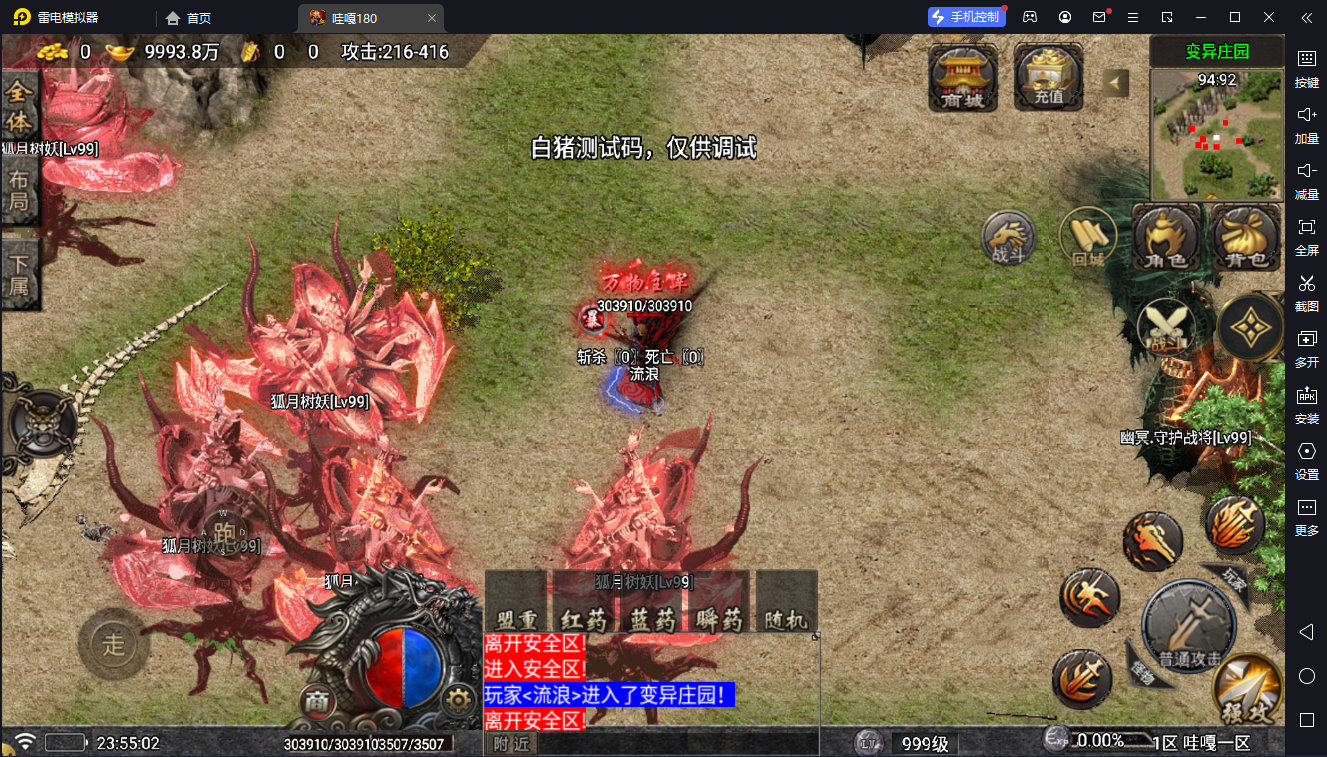The image size is (1327, 757).
Task: Open the 充值 recharge chest
Action: coord(1049,76)
